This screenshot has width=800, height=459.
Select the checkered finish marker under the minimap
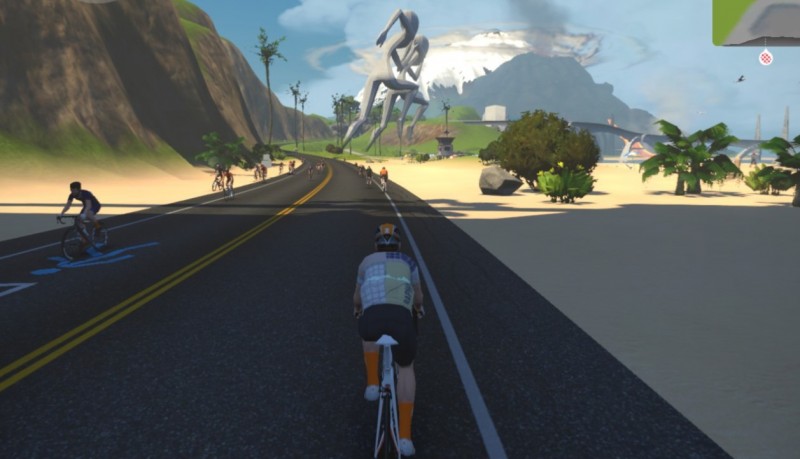click(766, 58)
